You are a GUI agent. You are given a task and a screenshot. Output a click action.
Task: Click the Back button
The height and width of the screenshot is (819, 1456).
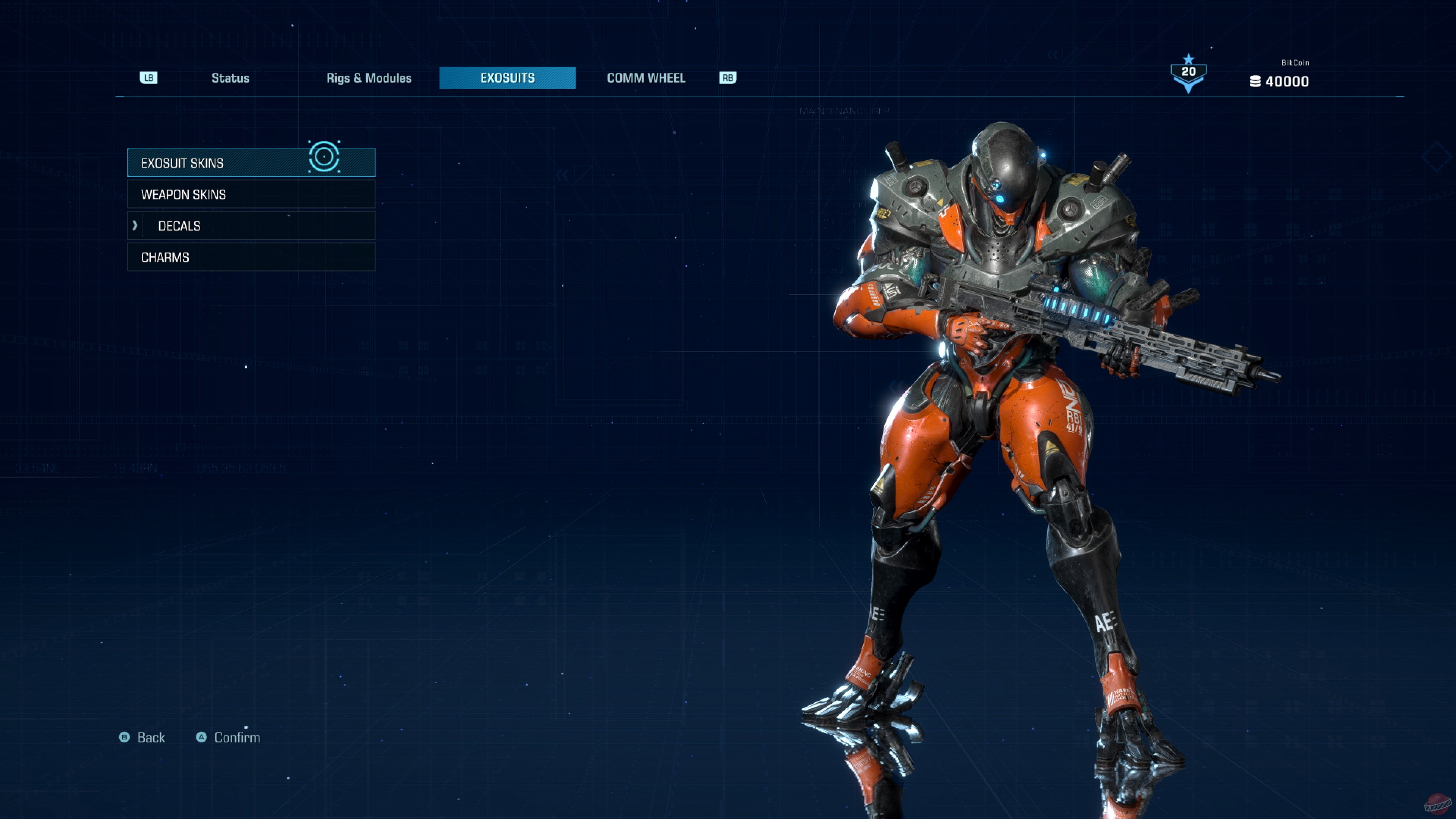143,737
